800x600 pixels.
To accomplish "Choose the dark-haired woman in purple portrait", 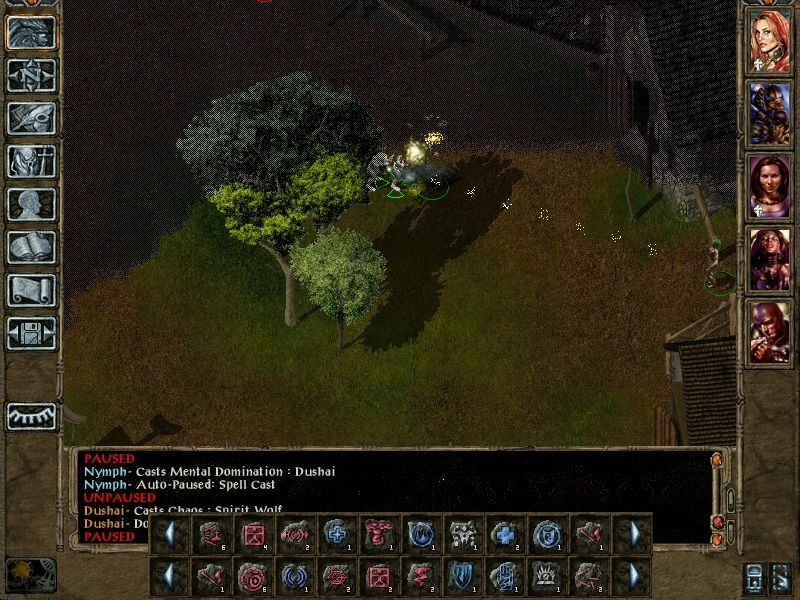I will [770, 184].
